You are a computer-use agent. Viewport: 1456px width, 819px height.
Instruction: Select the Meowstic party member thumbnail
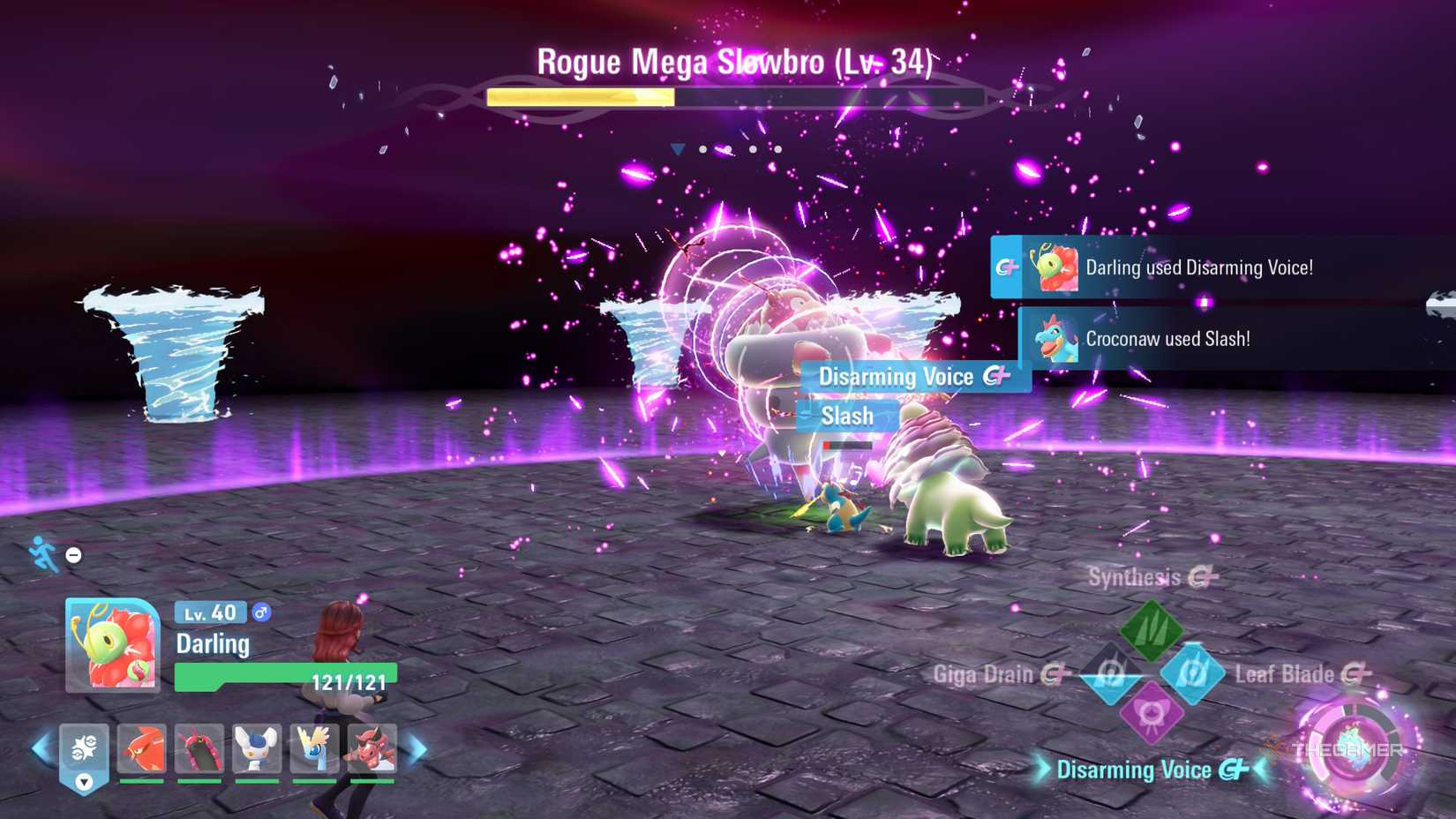coord(255,747)
